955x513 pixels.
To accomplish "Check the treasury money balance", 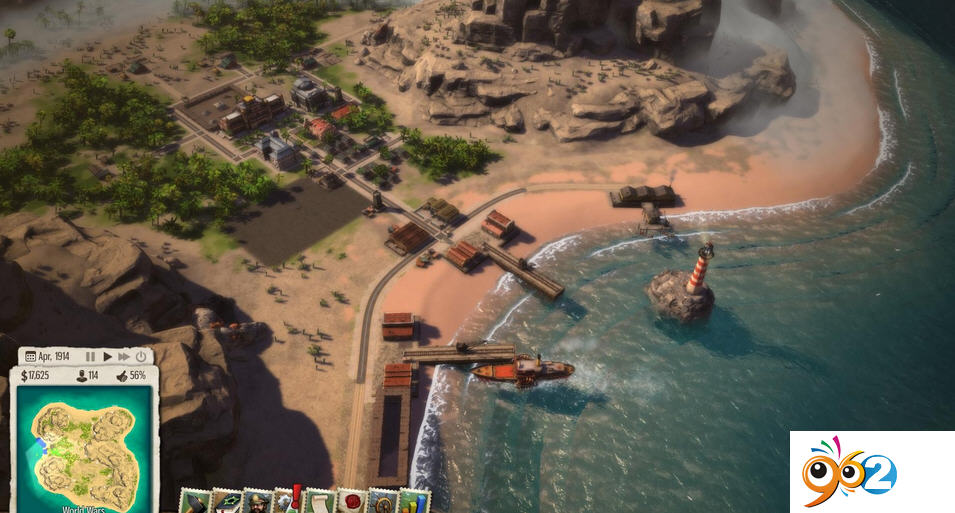I will pos(35,376).
